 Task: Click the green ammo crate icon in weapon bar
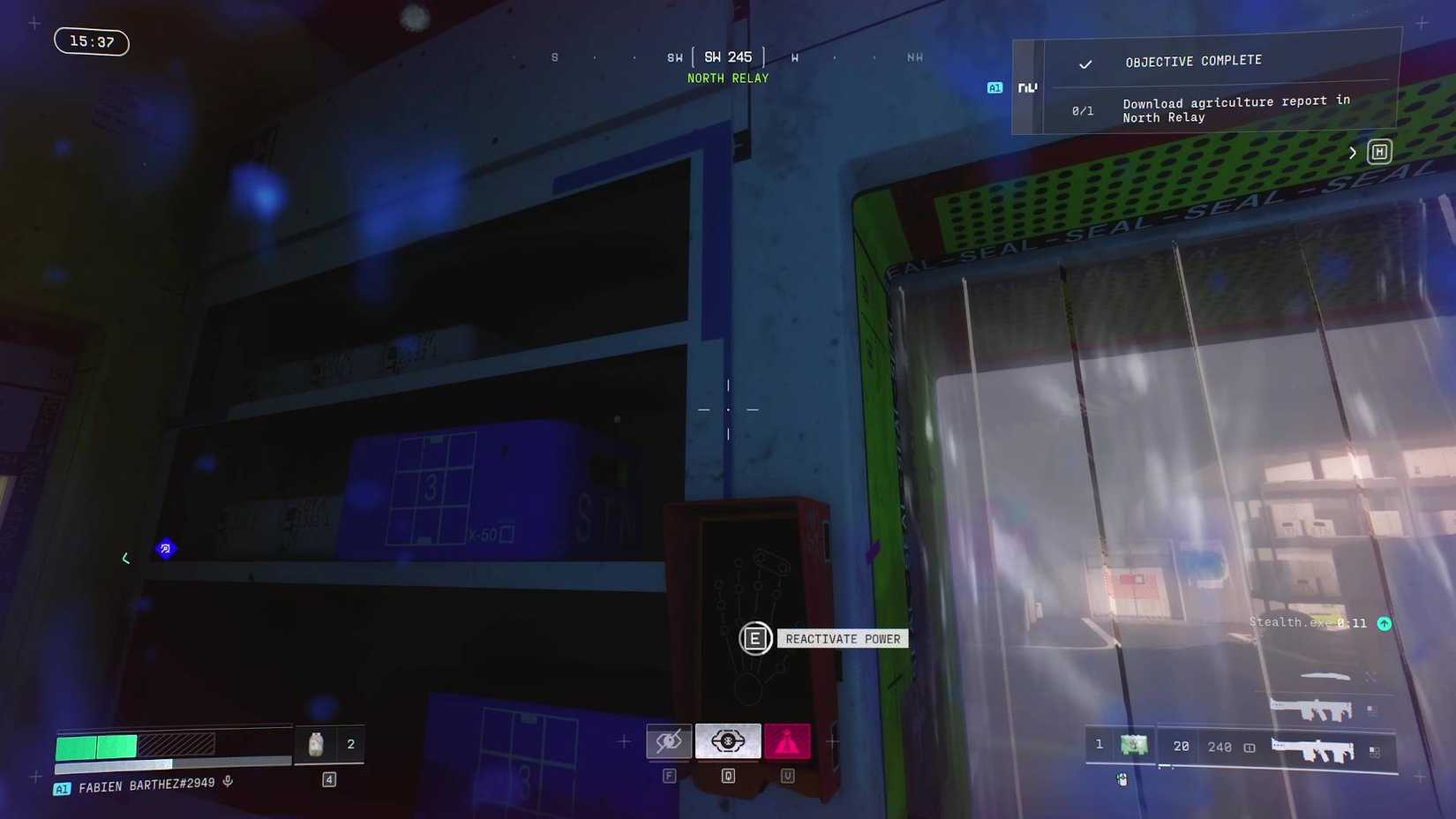pos(1134,745)
